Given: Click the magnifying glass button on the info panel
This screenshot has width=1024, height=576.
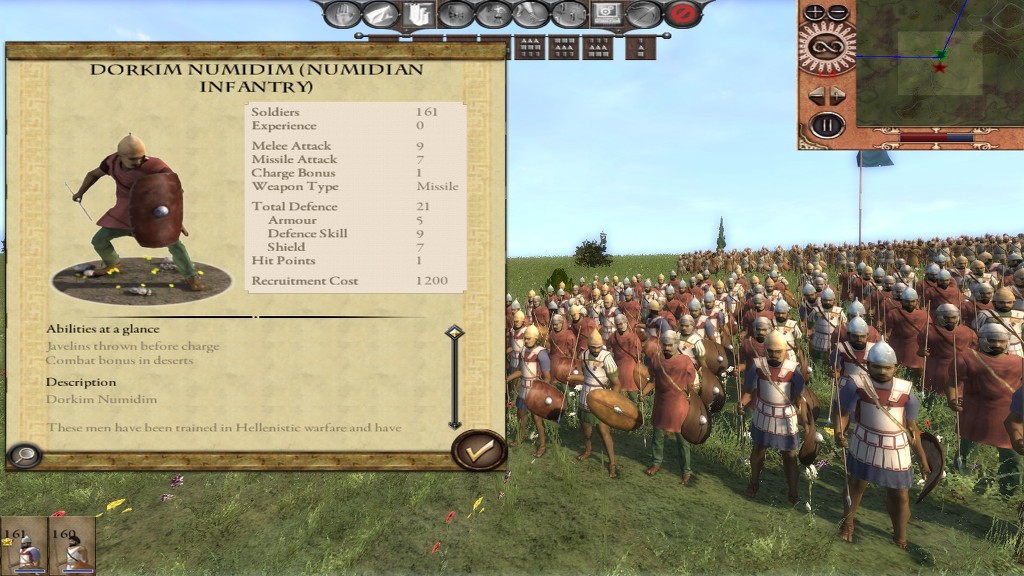Looking at the screenshot, I should pos(23,456).
